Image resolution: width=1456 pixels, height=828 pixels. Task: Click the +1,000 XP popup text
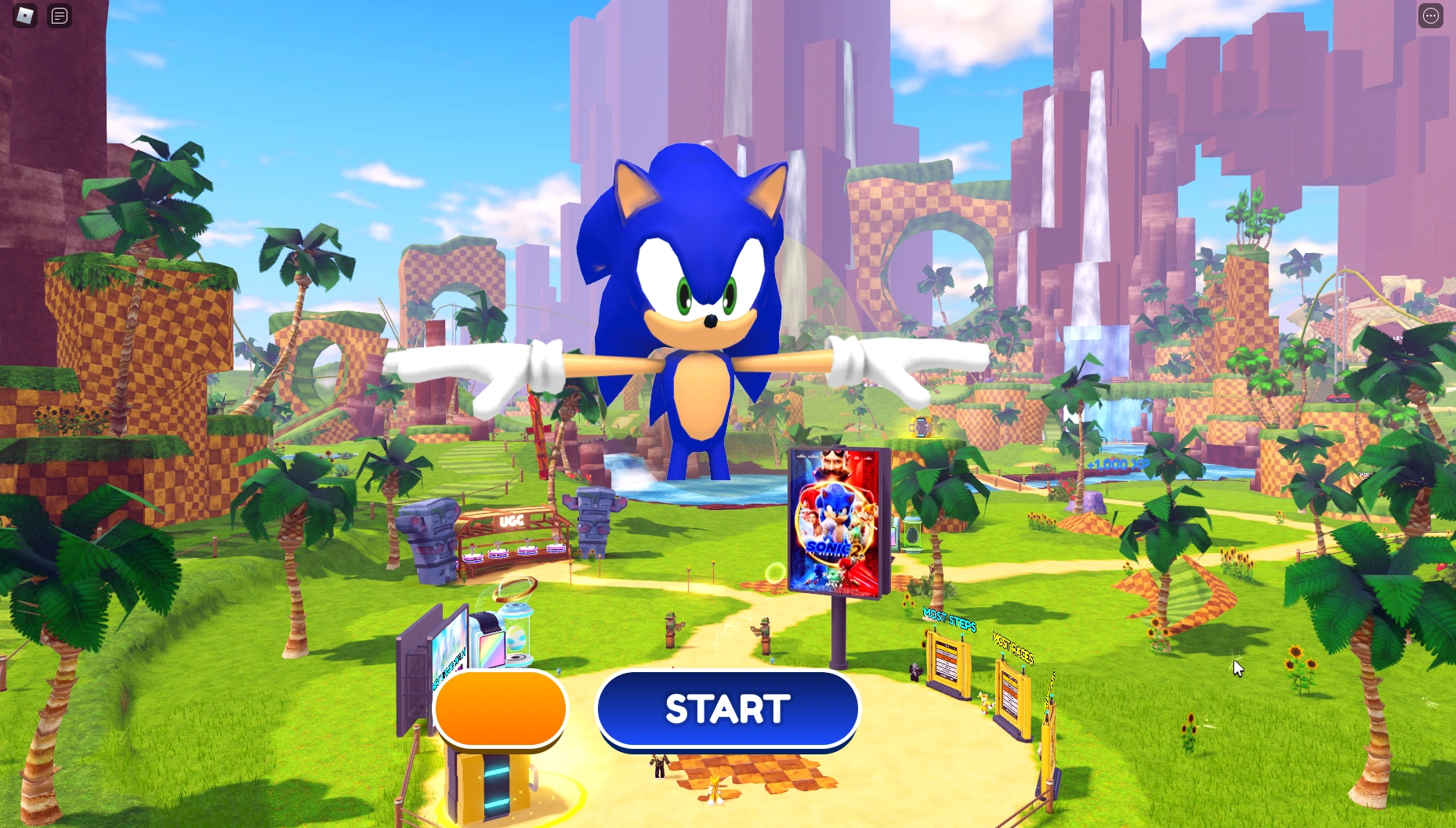(x=1118, y=465)
